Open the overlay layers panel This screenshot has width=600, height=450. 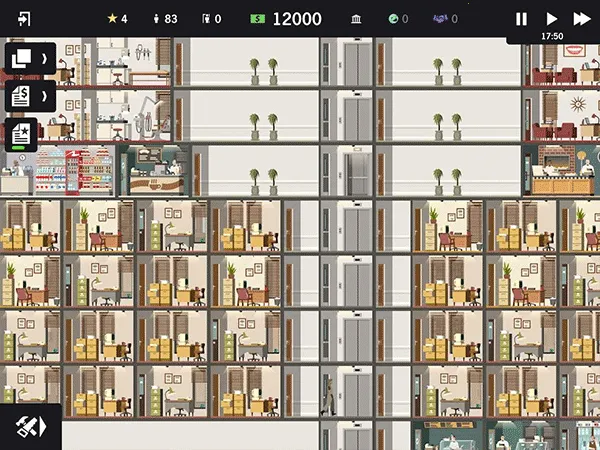[x=21, y=58]
